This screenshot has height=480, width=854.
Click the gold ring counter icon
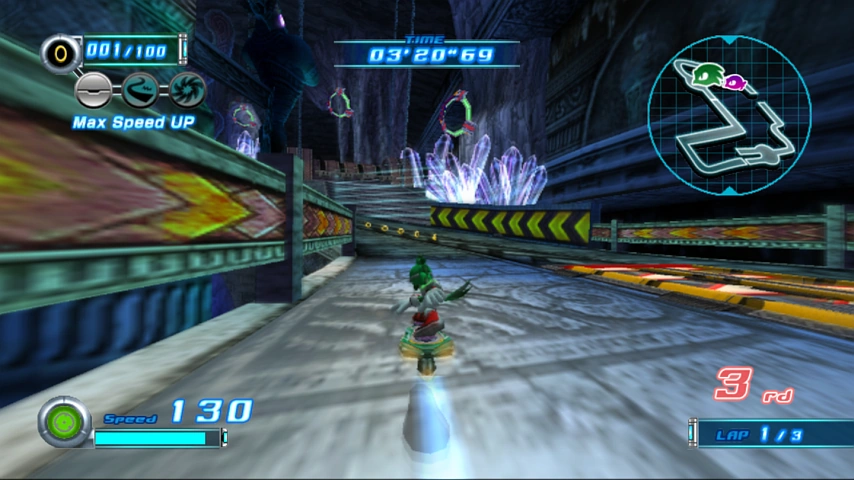(x=59, y=51)
